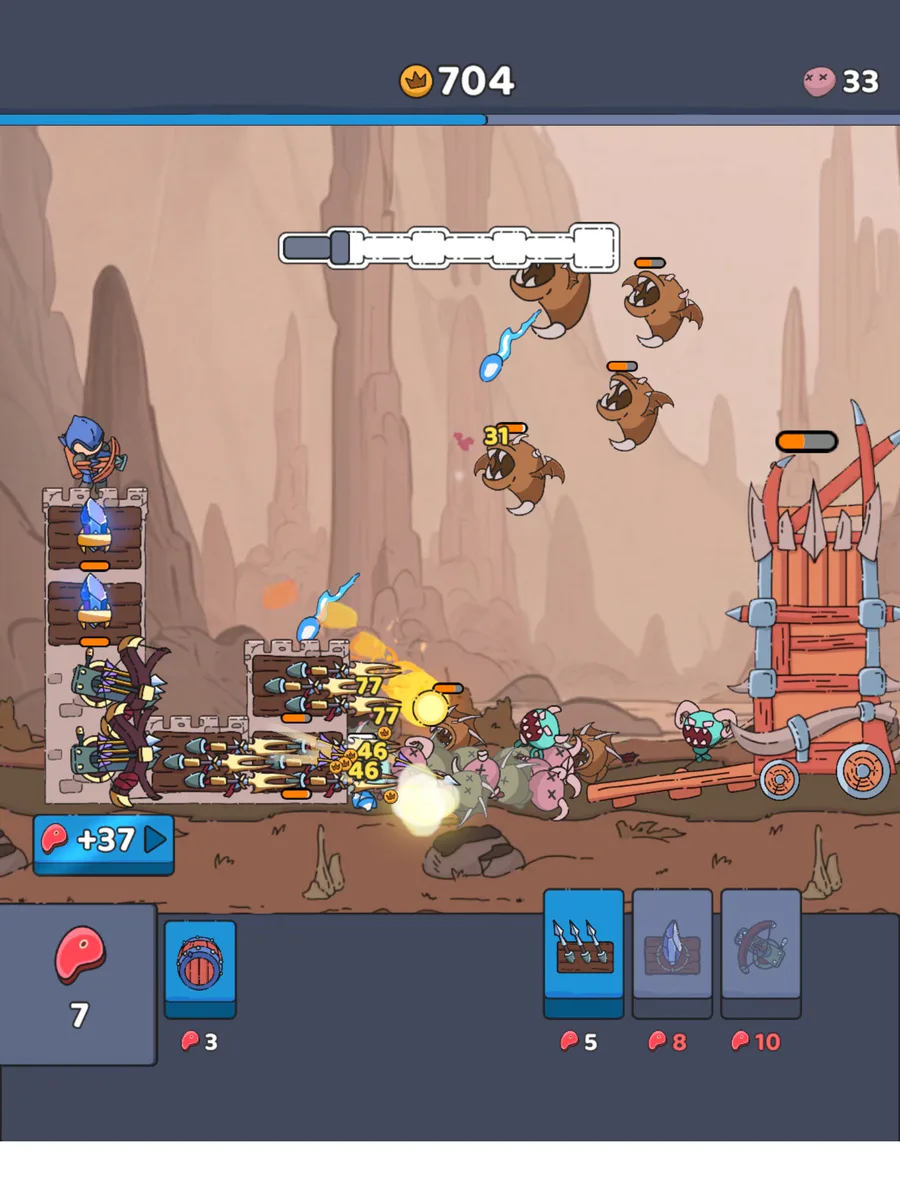Tap the +37 meat bonus button

pos(104,840)
